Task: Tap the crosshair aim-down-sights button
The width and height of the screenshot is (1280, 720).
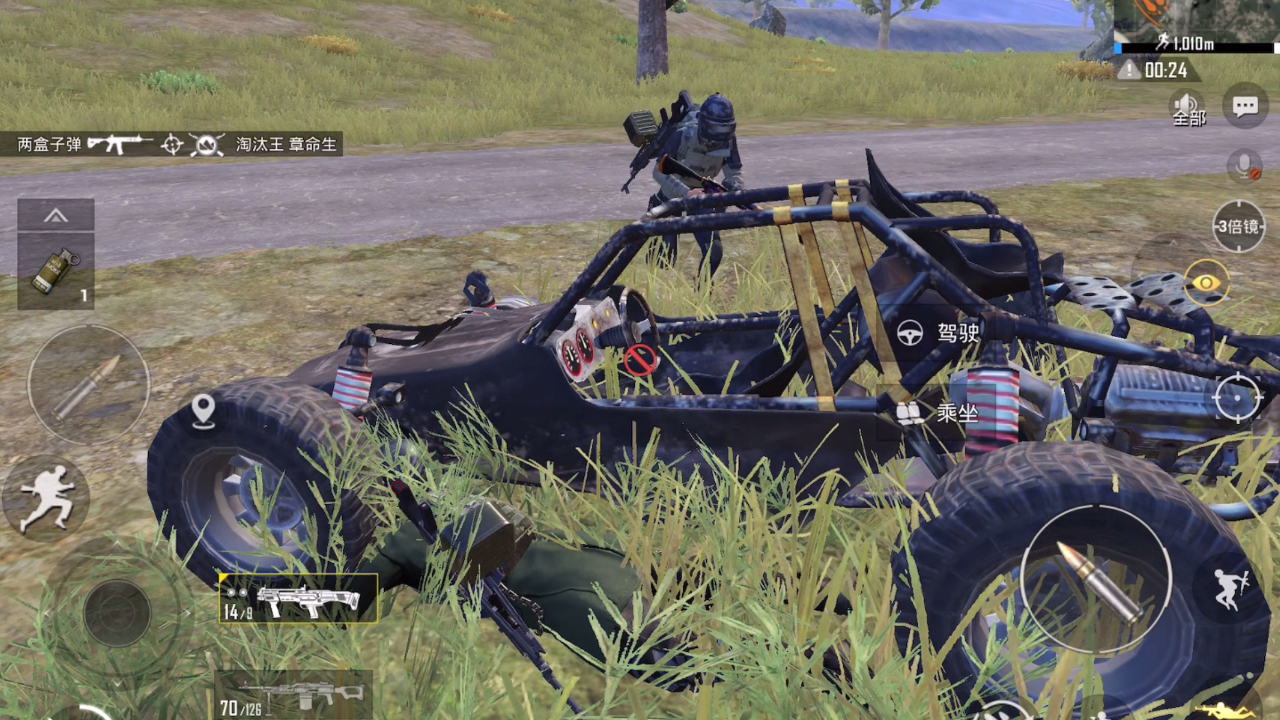Action: coord(1237,399)
